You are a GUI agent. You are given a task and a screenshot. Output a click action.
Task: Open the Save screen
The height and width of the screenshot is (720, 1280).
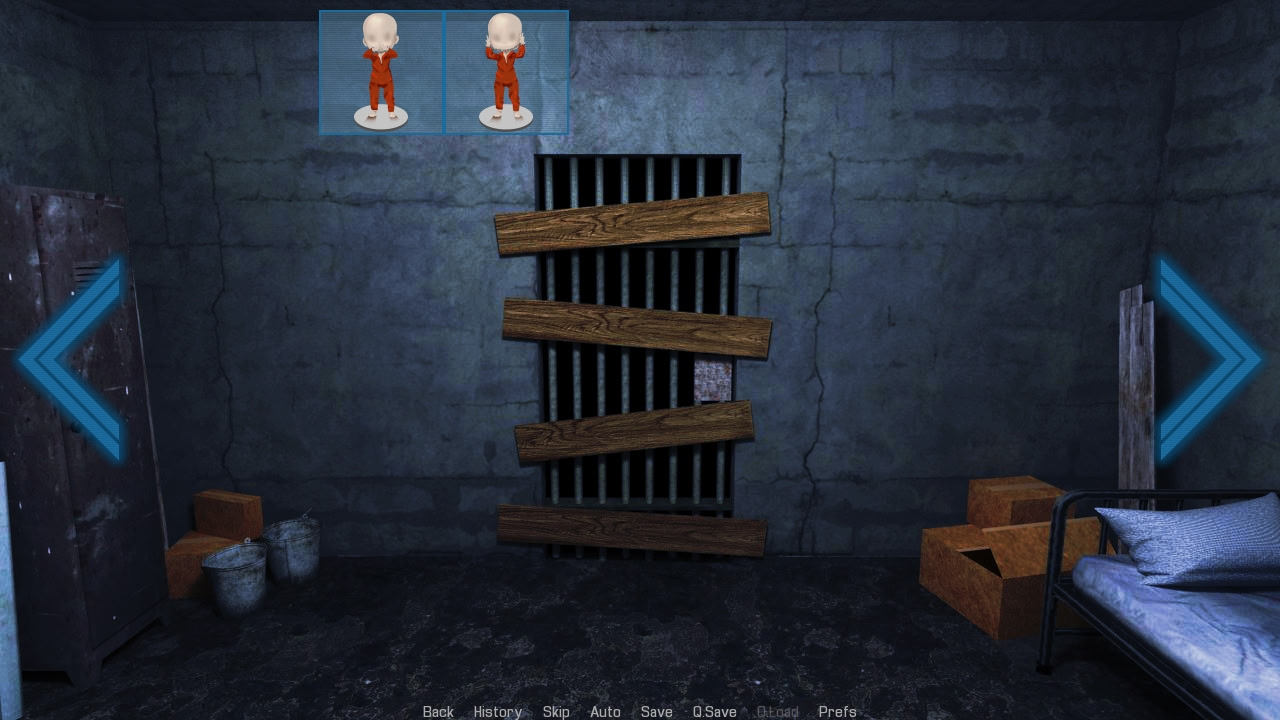(x=657, y=711)
